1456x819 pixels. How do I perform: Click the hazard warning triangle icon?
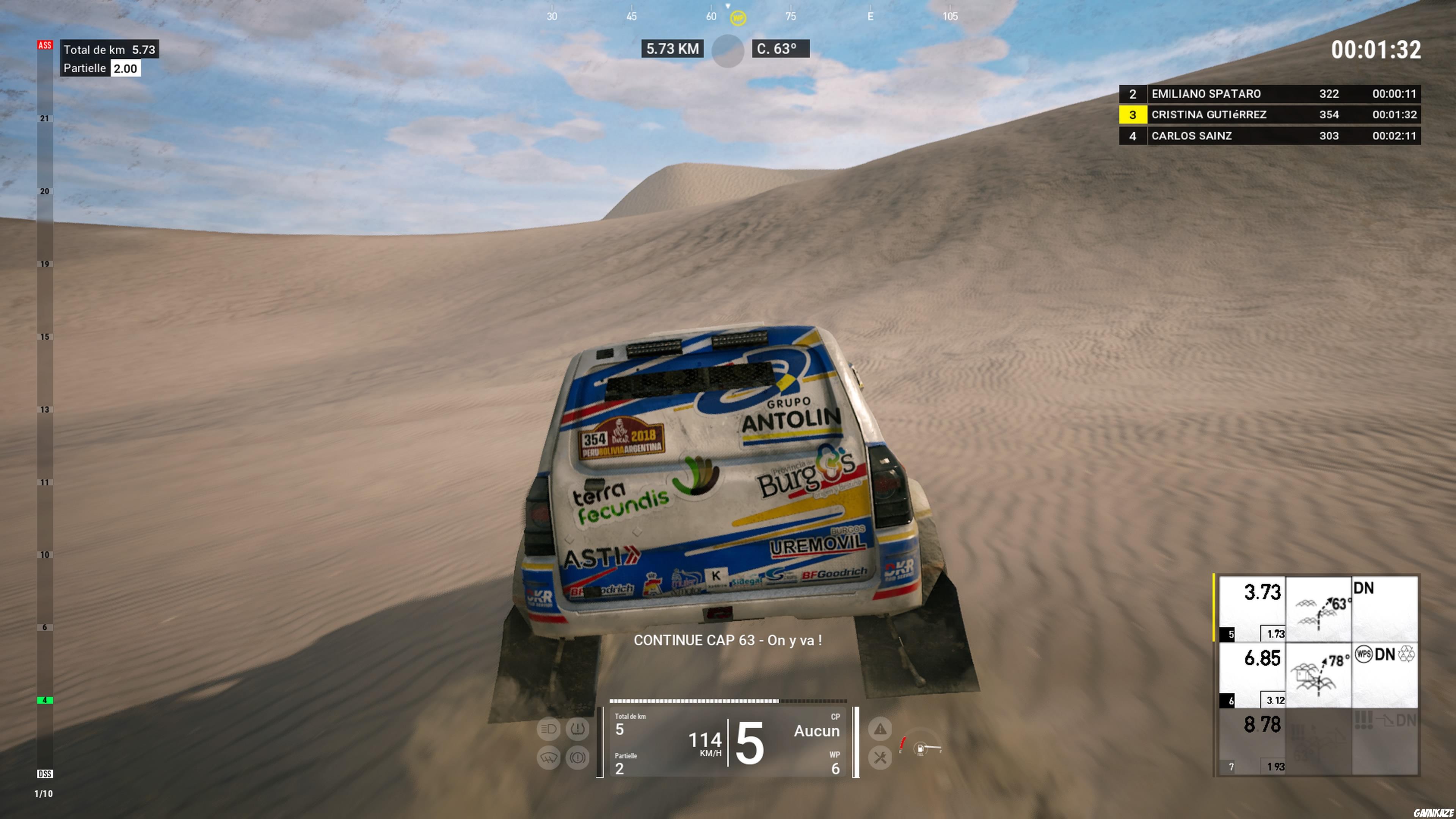point(880,730)
